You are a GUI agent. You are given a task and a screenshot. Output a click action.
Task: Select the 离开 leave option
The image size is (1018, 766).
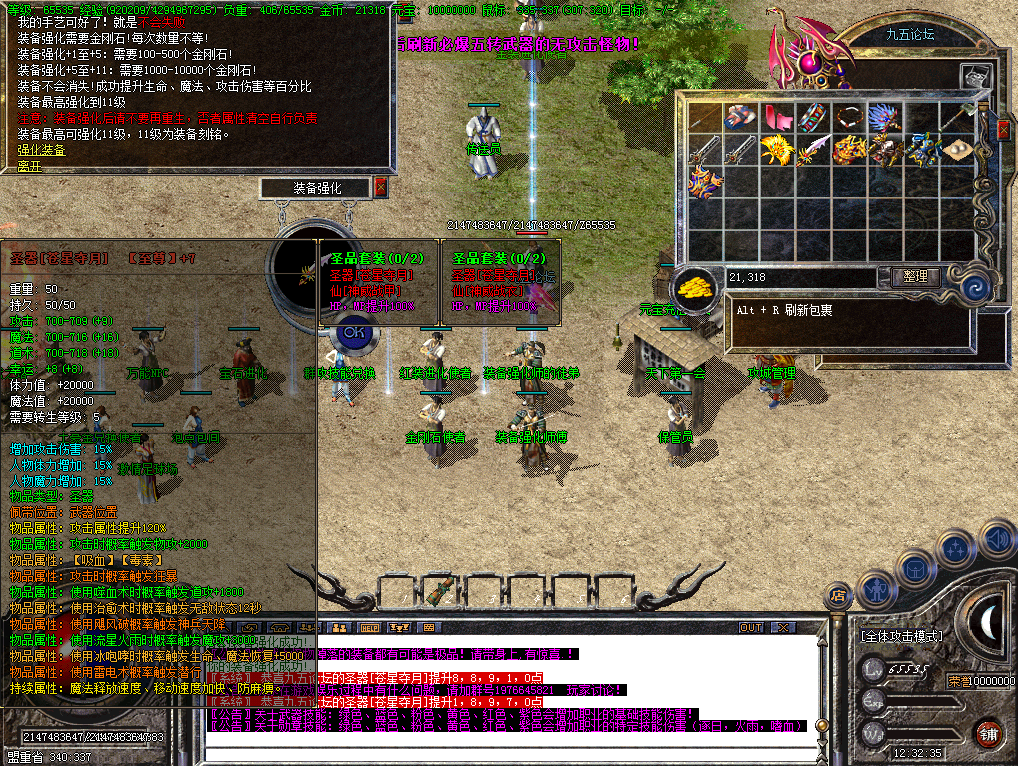click(x=29, y=166)
